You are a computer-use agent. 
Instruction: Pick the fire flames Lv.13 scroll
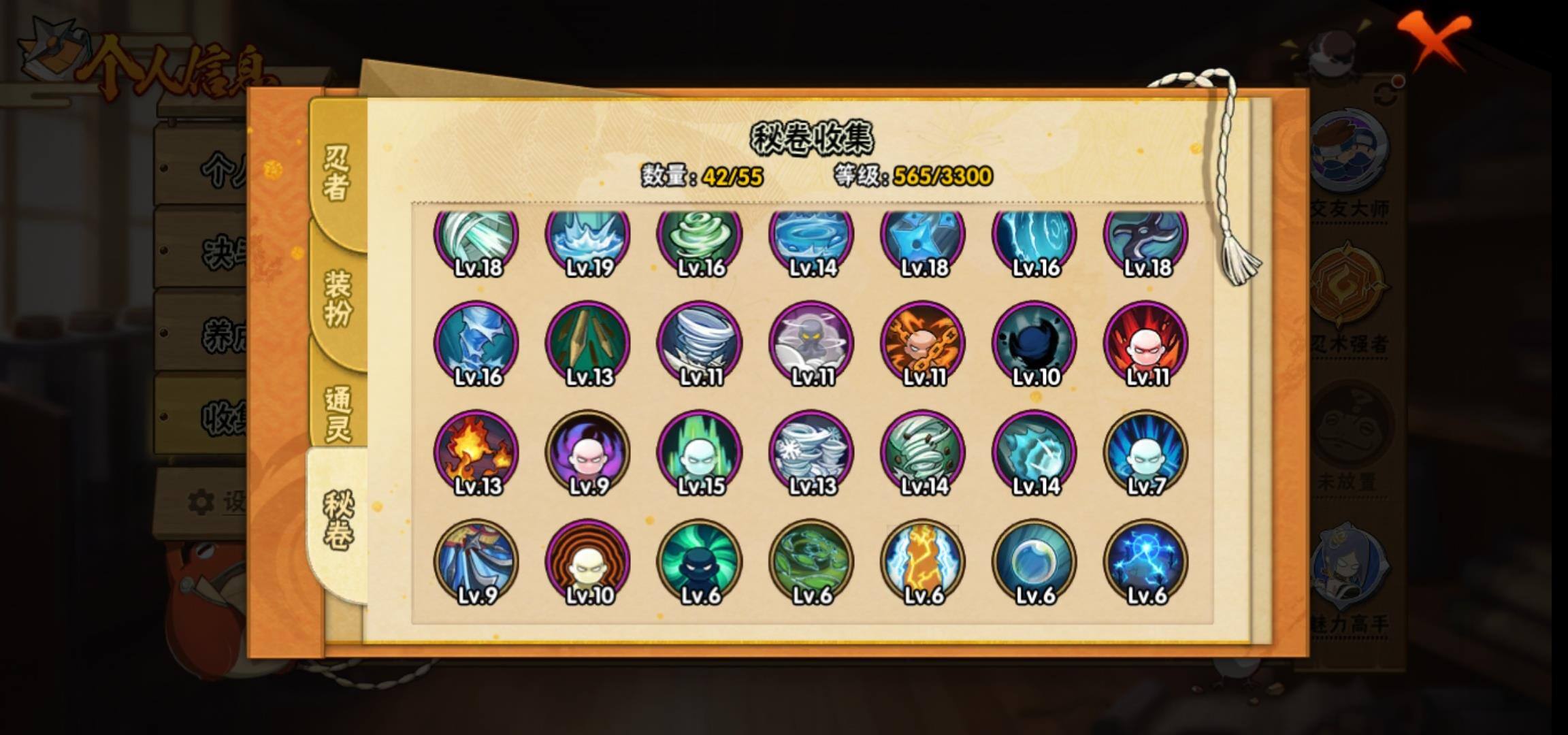click(x=476, y=453)
